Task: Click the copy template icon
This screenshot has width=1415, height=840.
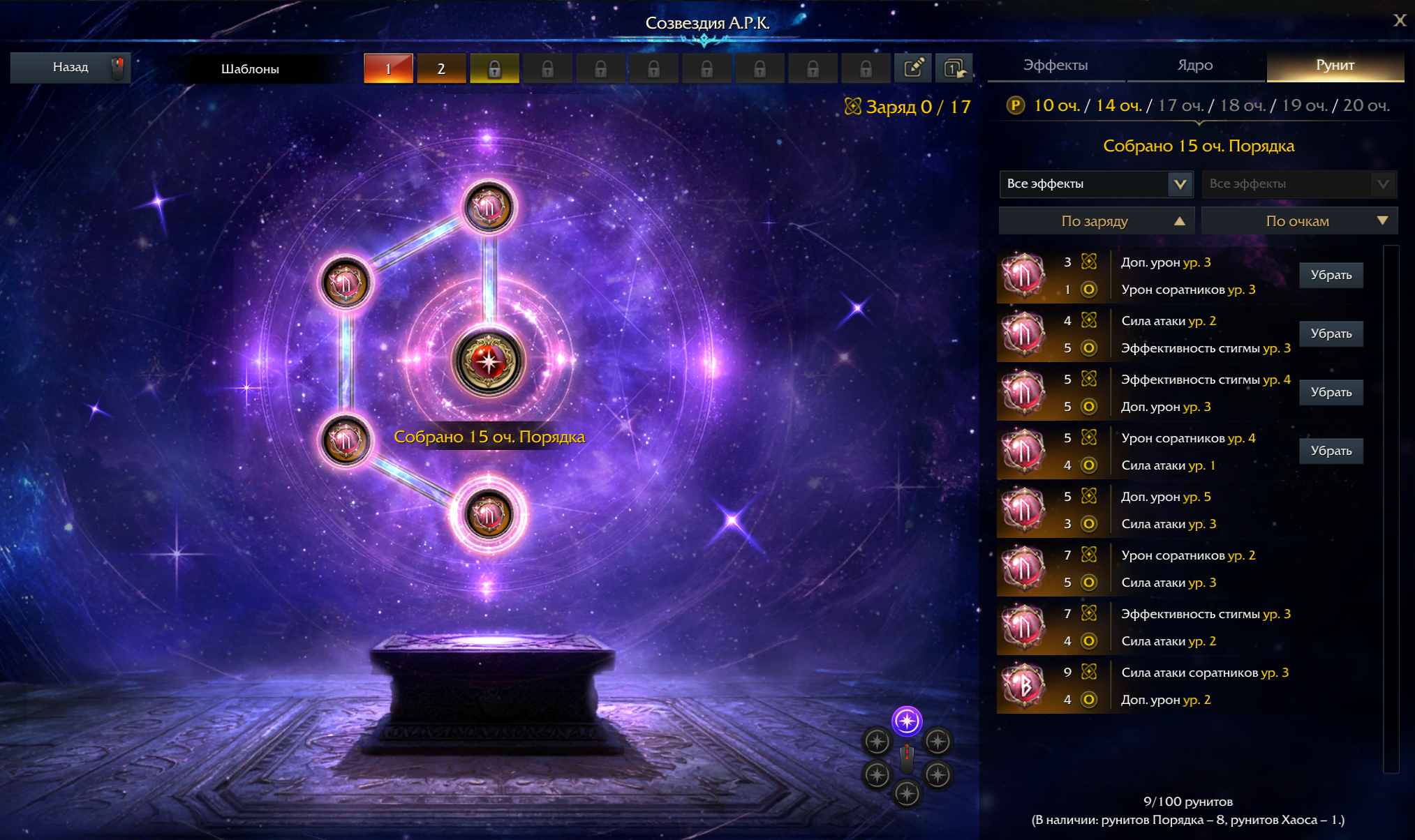Action: point(954,68)
